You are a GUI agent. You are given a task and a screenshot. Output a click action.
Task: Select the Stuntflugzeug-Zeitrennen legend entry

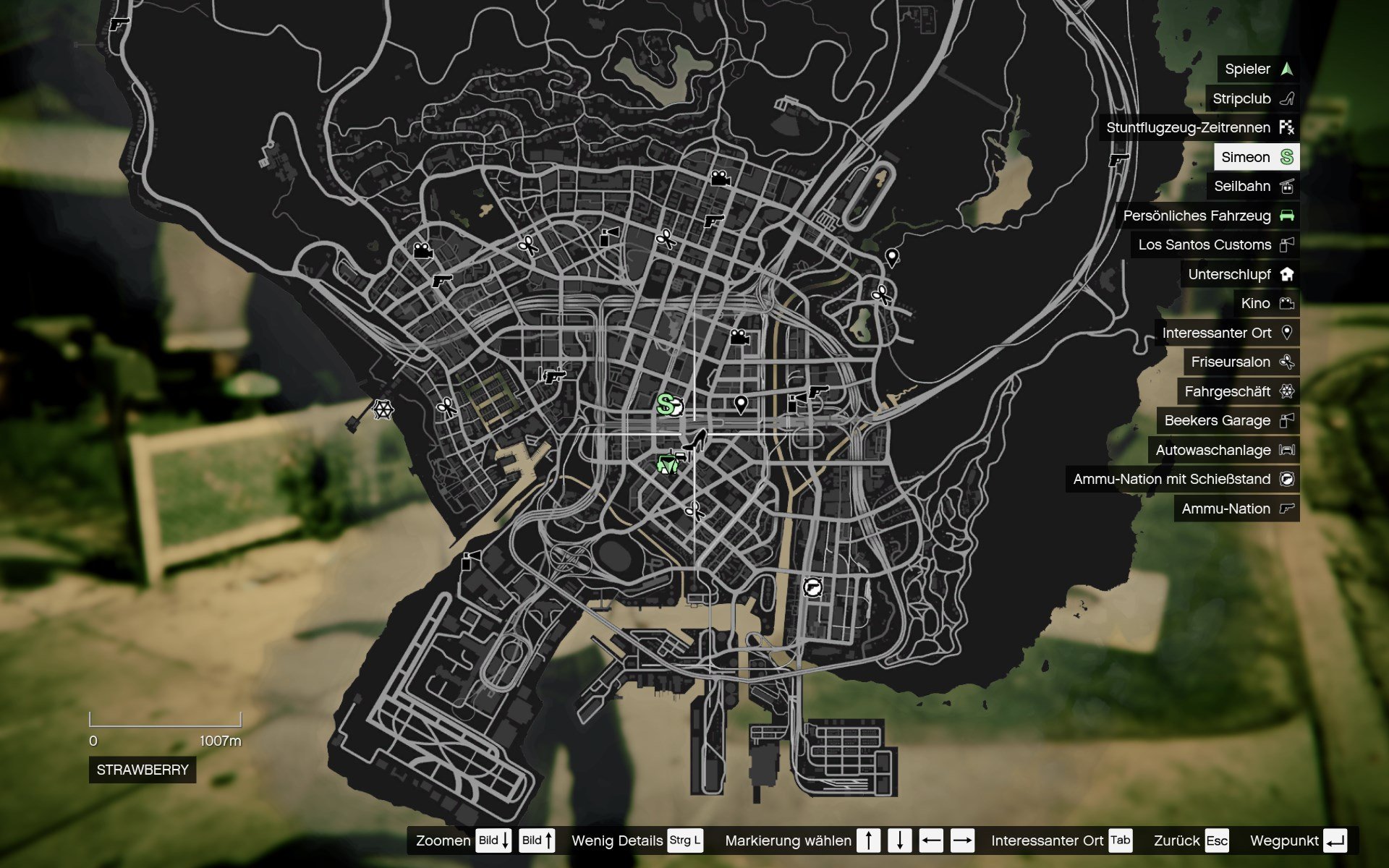point(1199,128)
